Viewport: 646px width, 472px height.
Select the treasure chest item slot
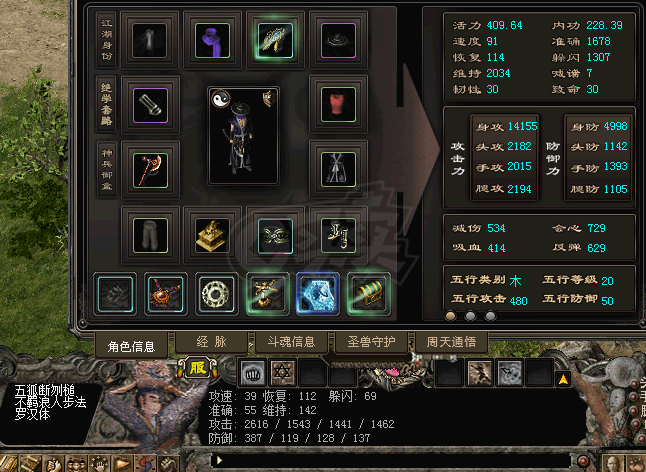[369, 293]
